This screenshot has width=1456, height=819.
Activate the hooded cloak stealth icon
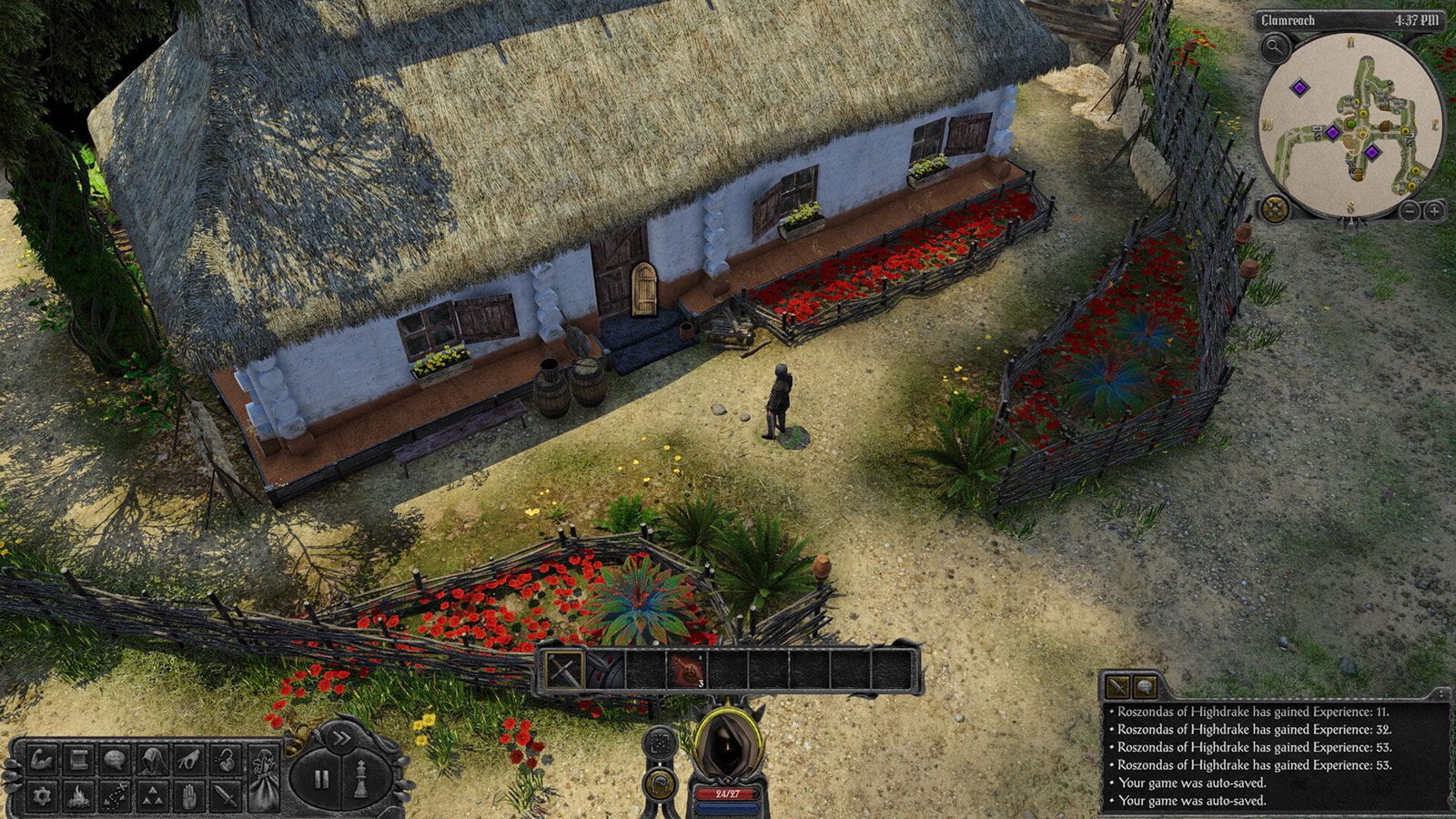152,759
